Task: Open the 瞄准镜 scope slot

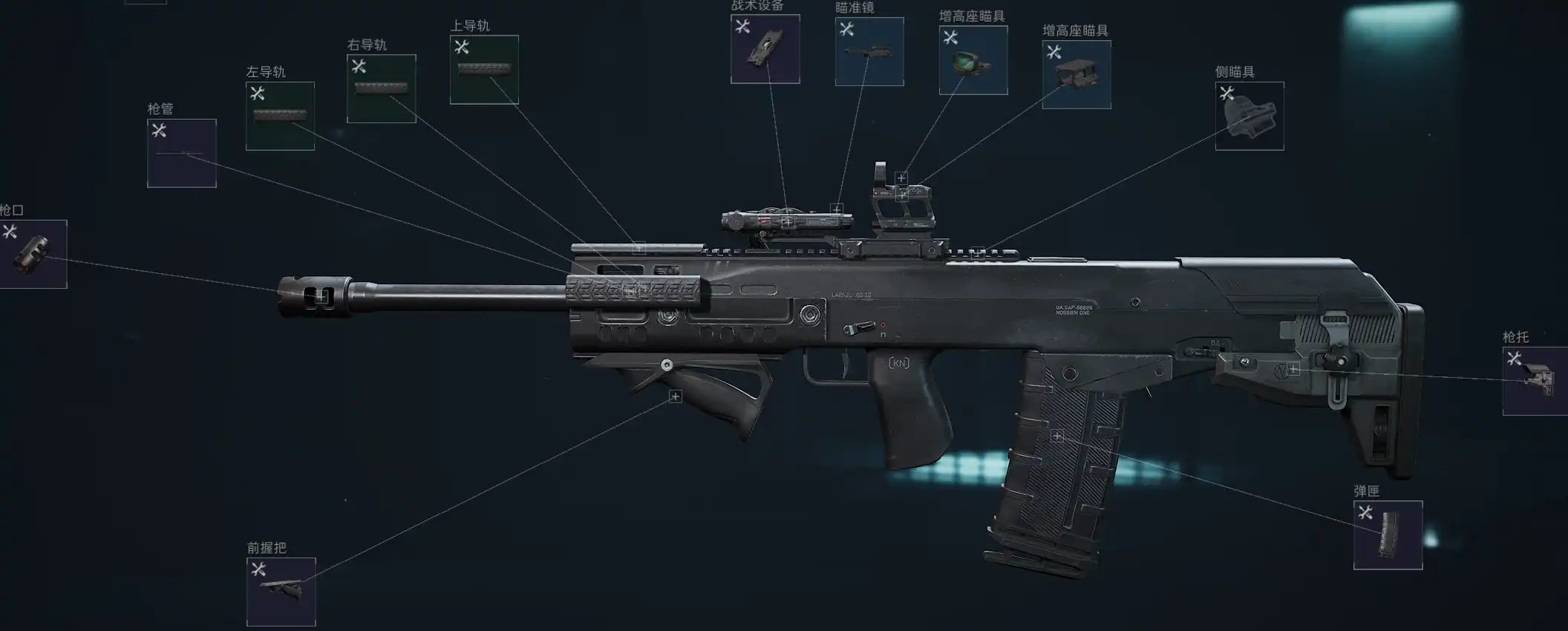Action: [x=869, y=52]
